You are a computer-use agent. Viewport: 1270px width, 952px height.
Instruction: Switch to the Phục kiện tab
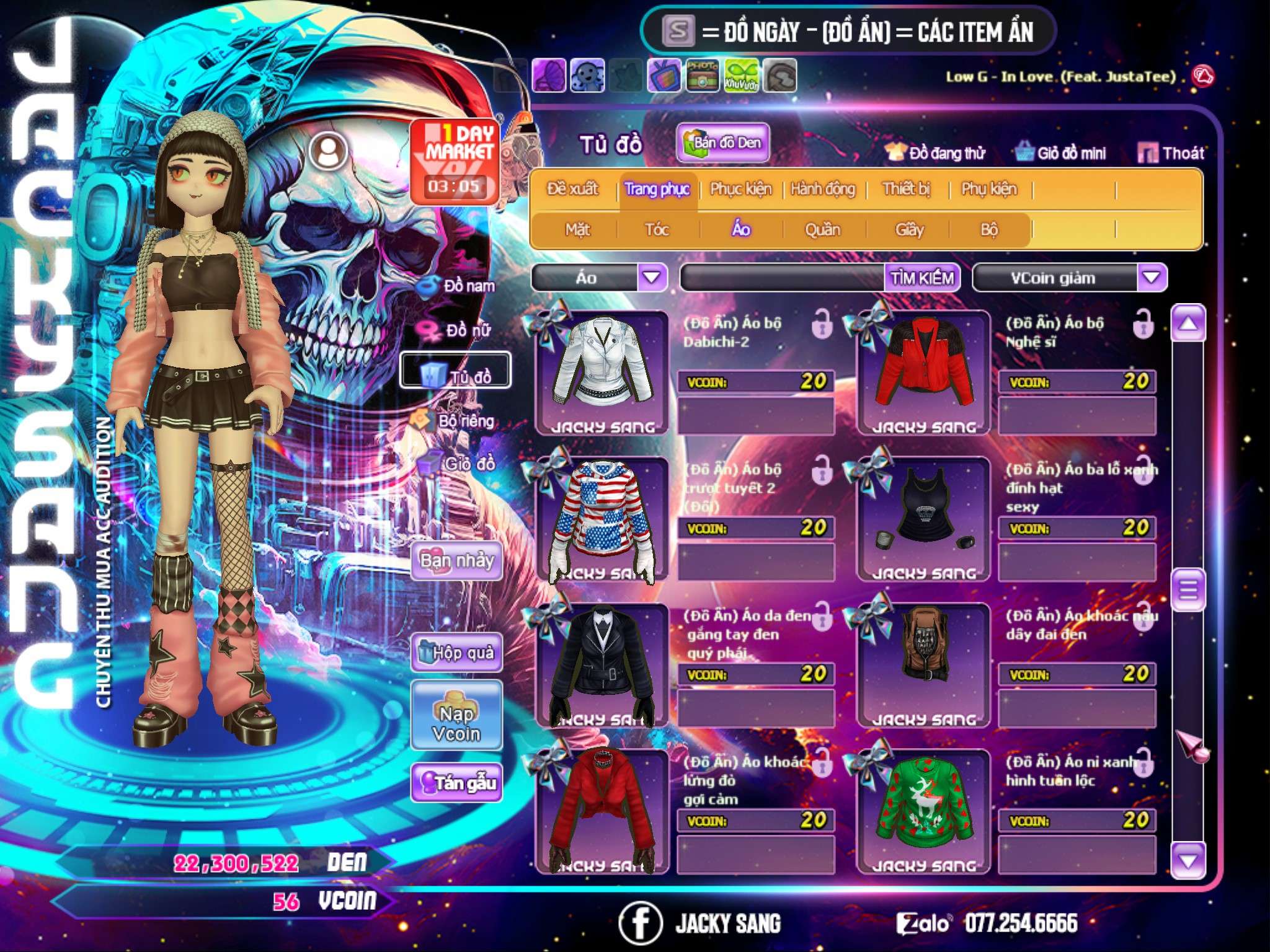[740, 188]
